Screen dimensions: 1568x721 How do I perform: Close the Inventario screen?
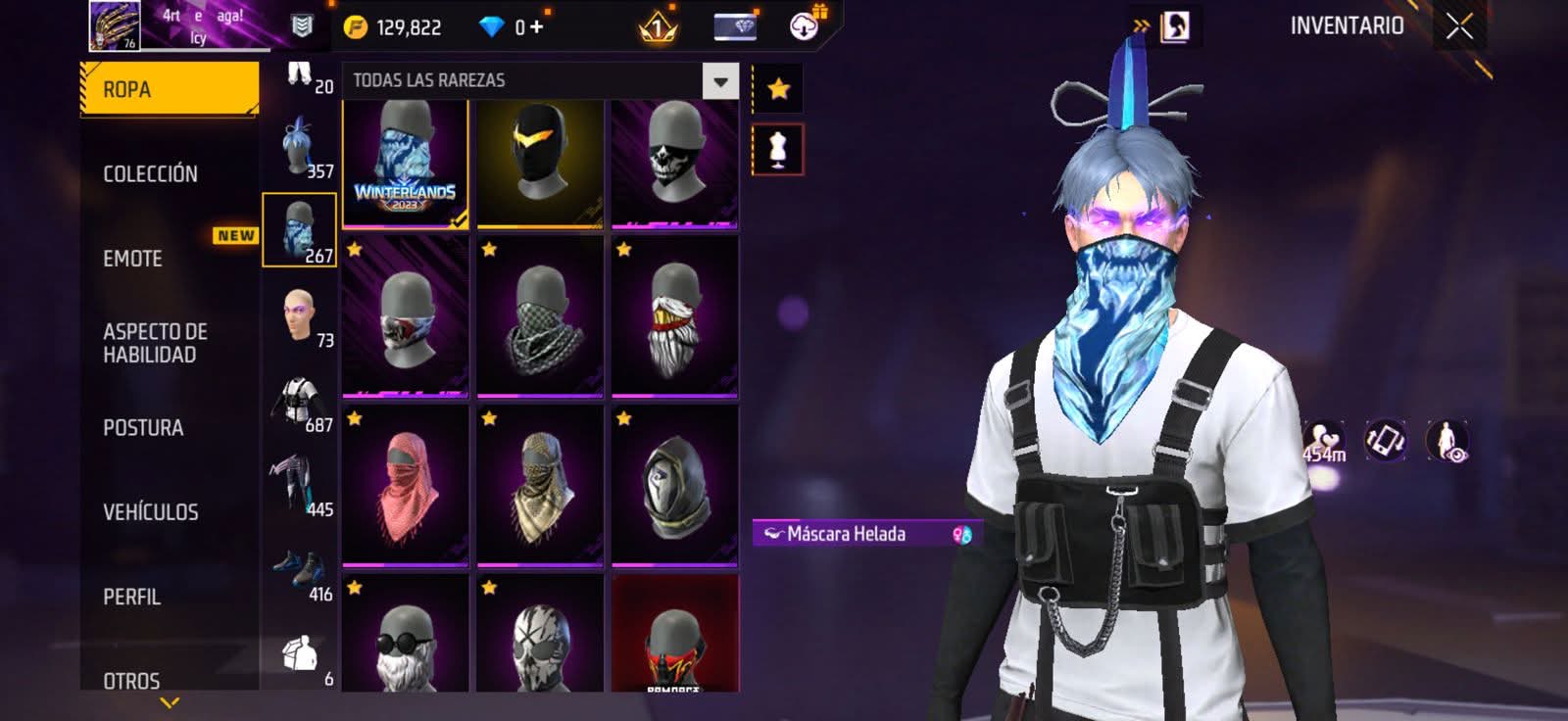pyautogui.click(x=1459, y=26)
